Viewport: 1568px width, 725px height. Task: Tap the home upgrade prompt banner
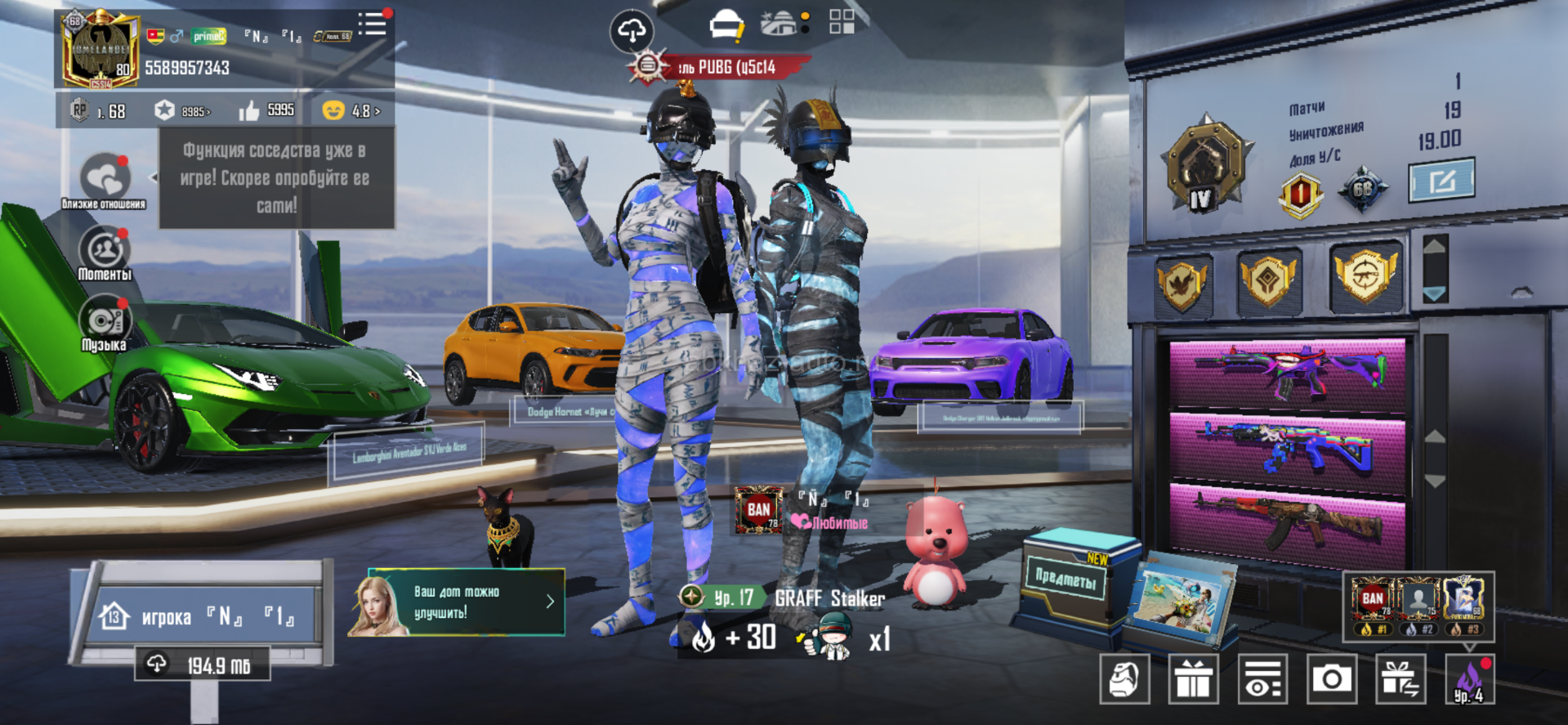(x=457, y=602)
